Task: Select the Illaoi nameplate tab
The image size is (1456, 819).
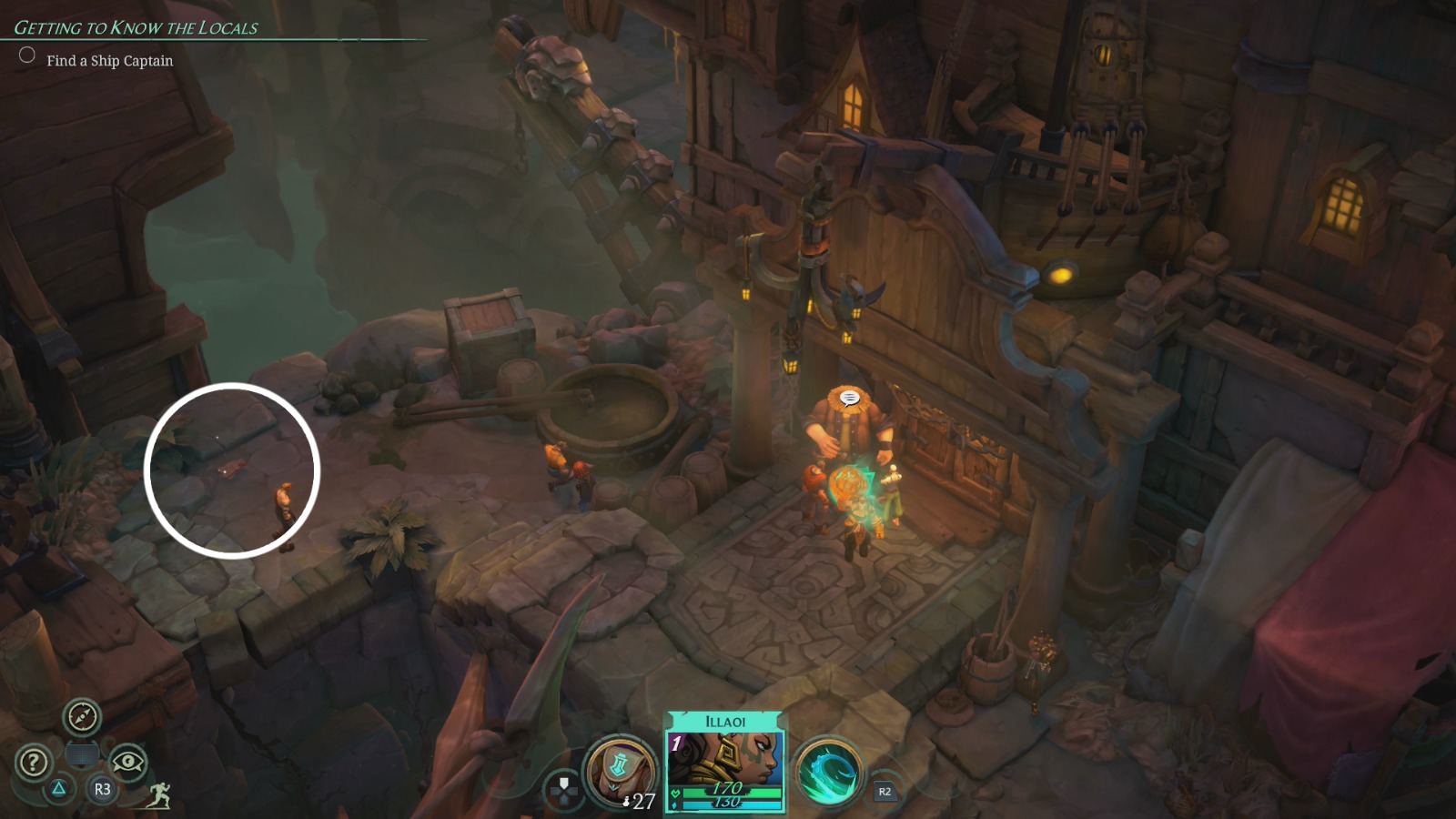Action: [x=723, y=719]
